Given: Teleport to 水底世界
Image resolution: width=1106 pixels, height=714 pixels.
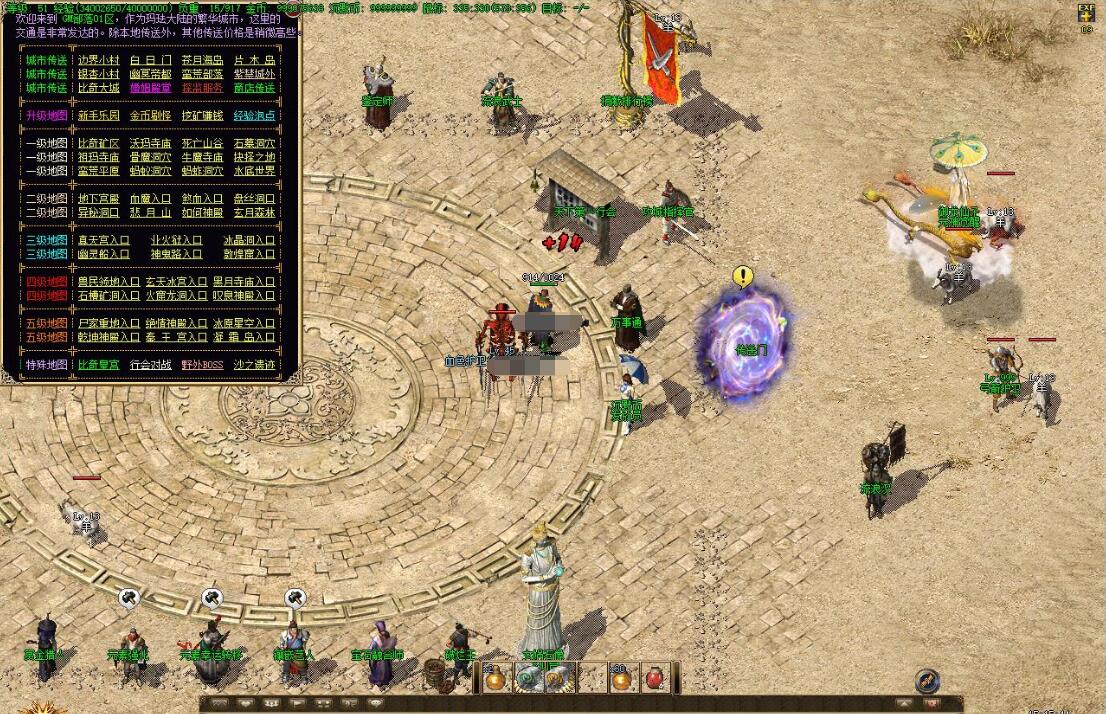Looking at the screenshot, I should tap(254, 171).
